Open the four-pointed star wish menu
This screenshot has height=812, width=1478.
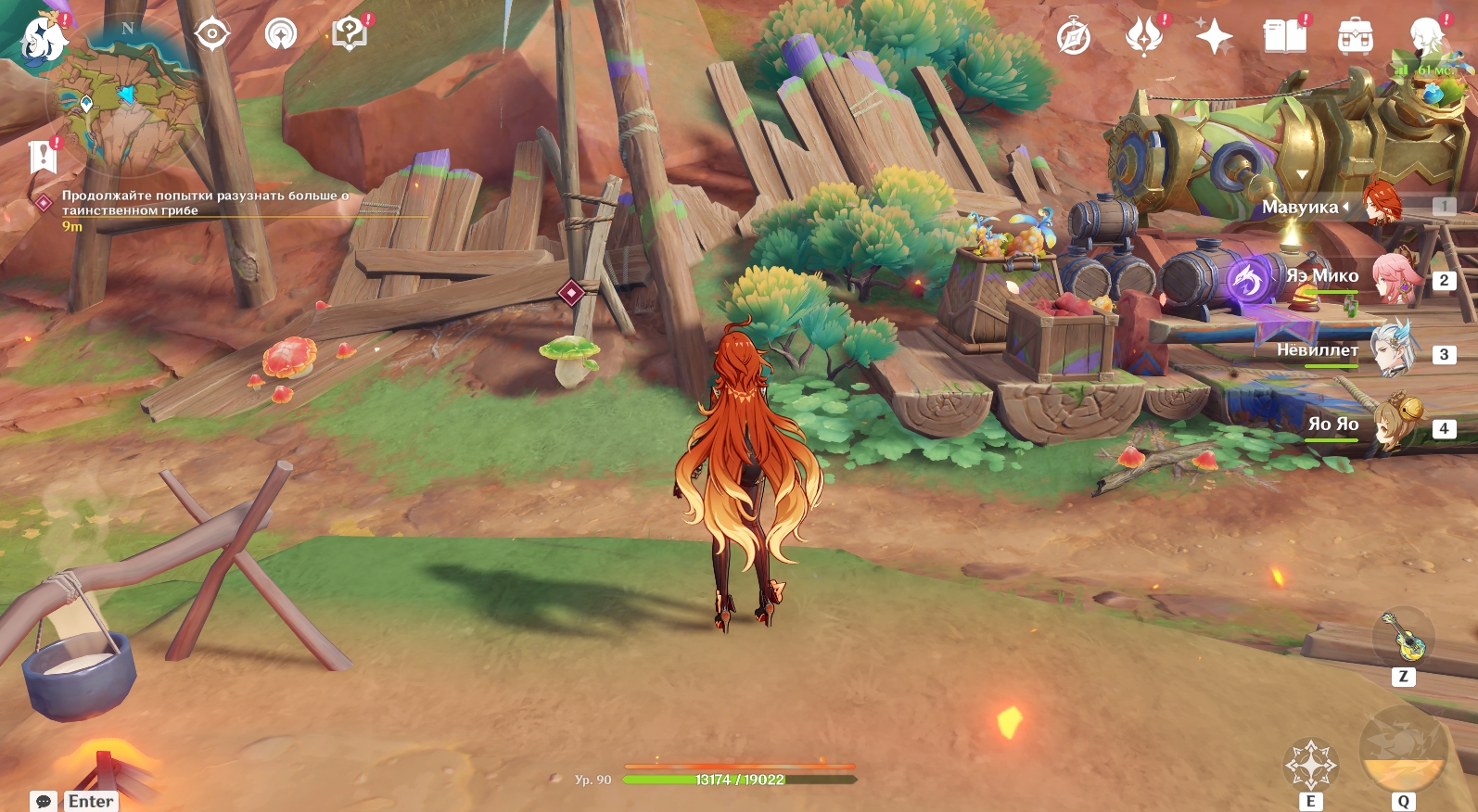pyautogui.click(x=1214, y=37)
